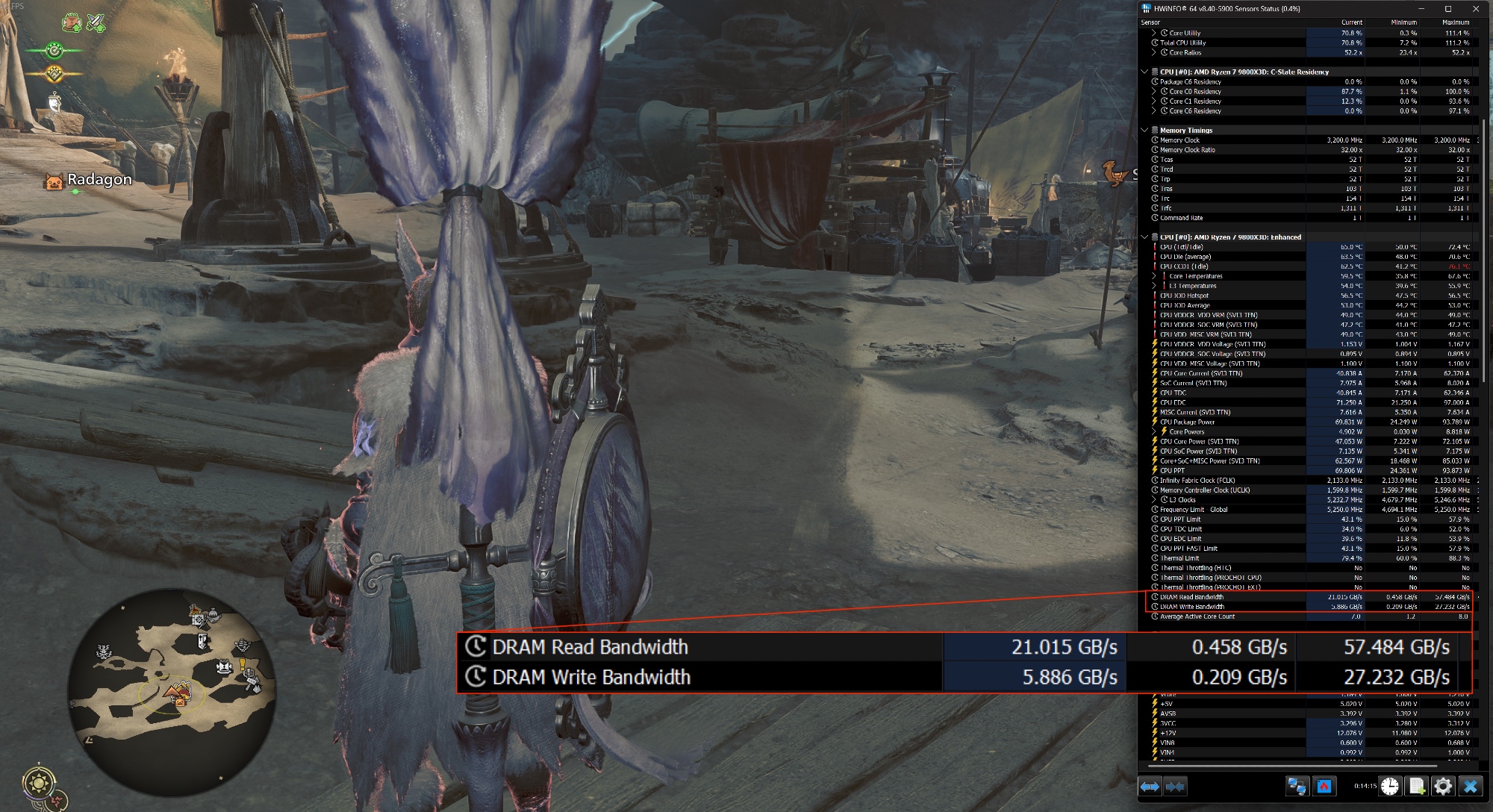Open HWiNFO sensor settings gear
1493x812 pixels.
click(x=1443, y=786)
